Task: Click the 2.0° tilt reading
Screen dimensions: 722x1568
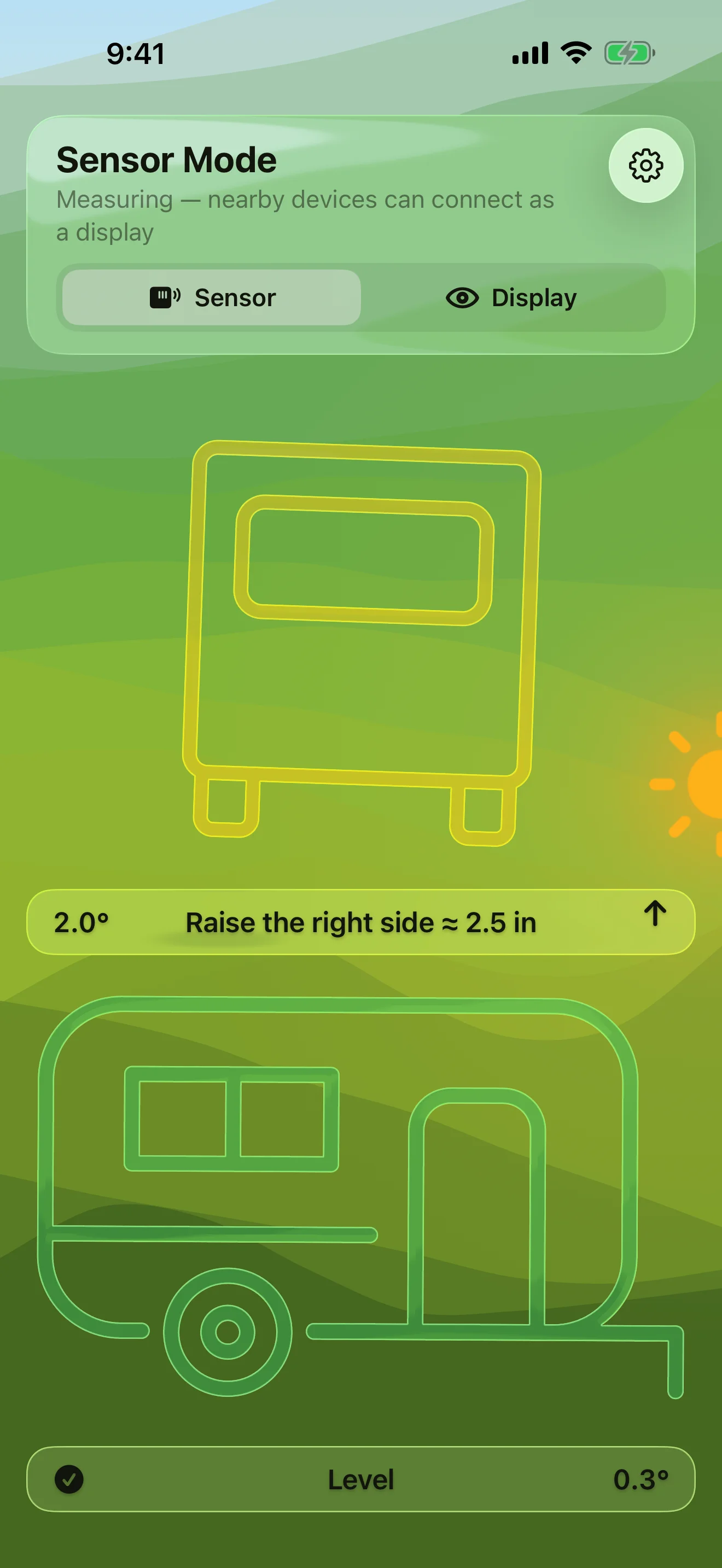Action: click(81, 922)
